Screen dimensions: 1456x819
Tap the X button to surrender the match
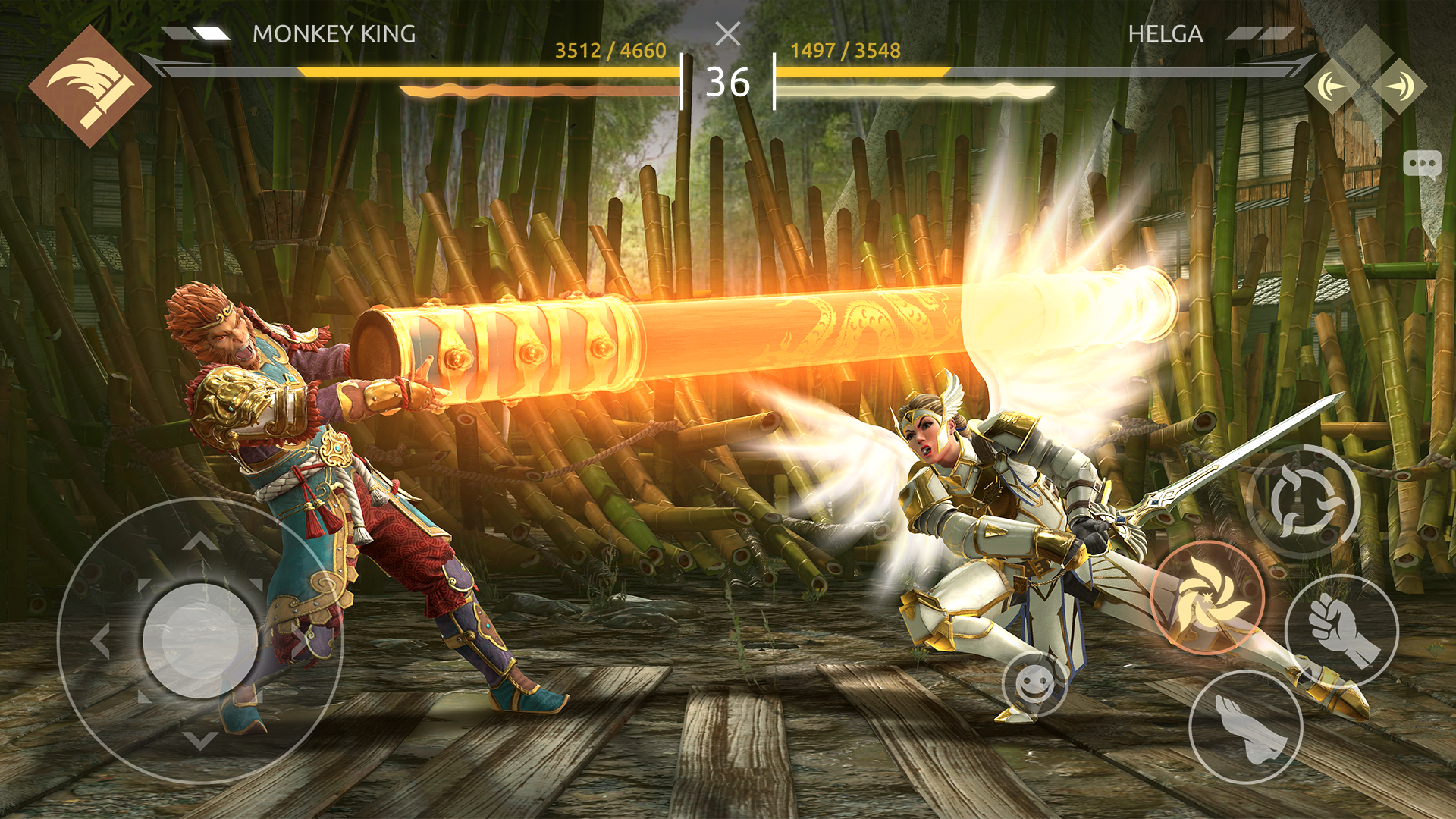728,34
